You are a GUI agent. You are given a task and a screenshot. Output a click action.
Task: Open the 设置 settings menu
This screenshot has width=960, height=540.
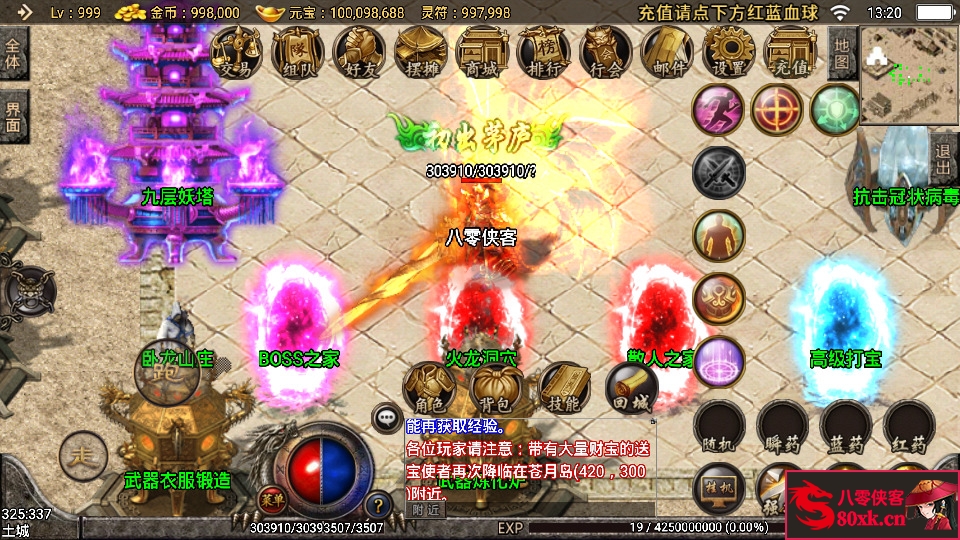729,51
